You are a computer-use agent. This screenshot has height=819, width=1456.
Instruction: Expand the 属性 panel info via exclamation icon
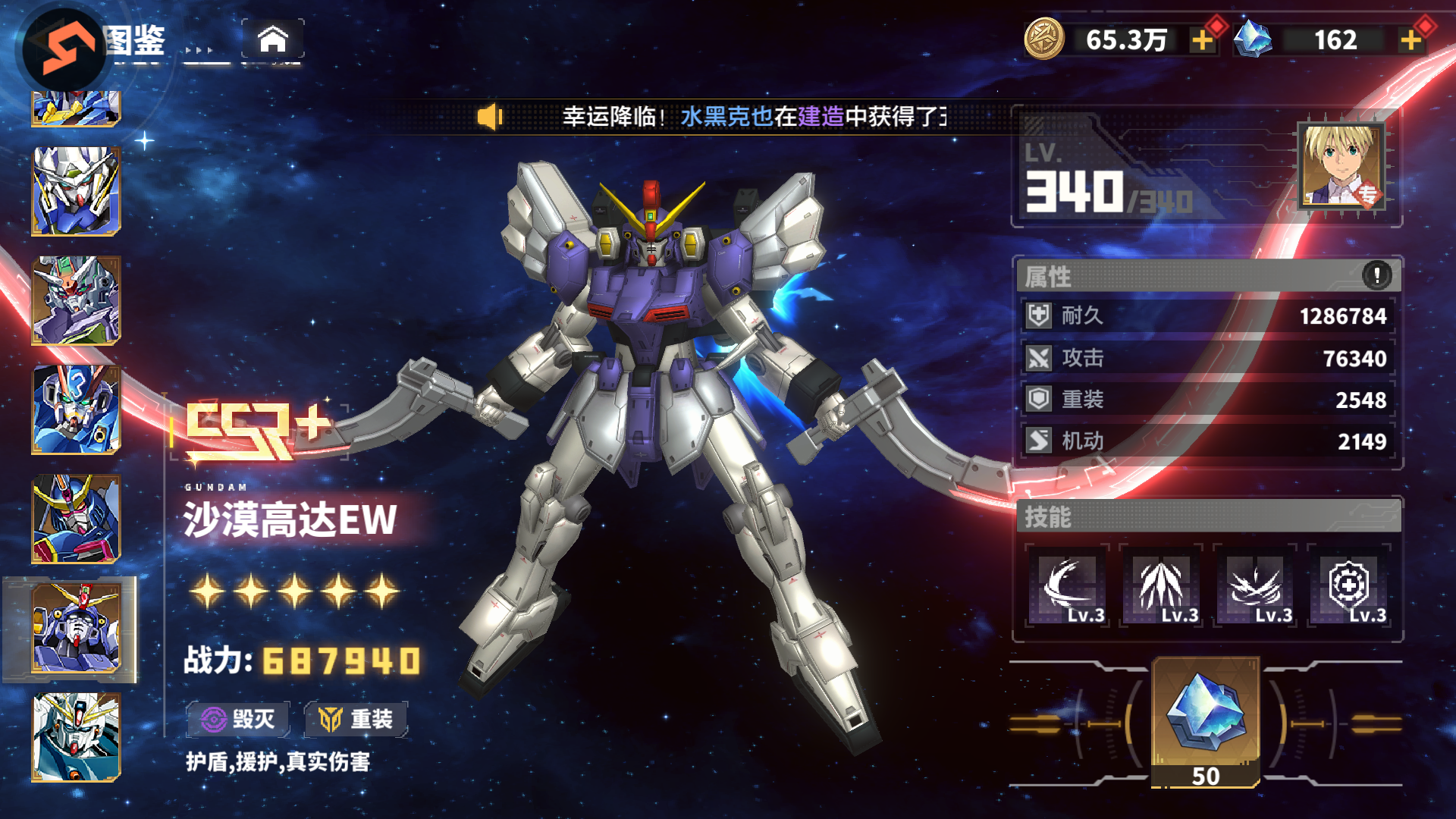[x=1377, y=277]
